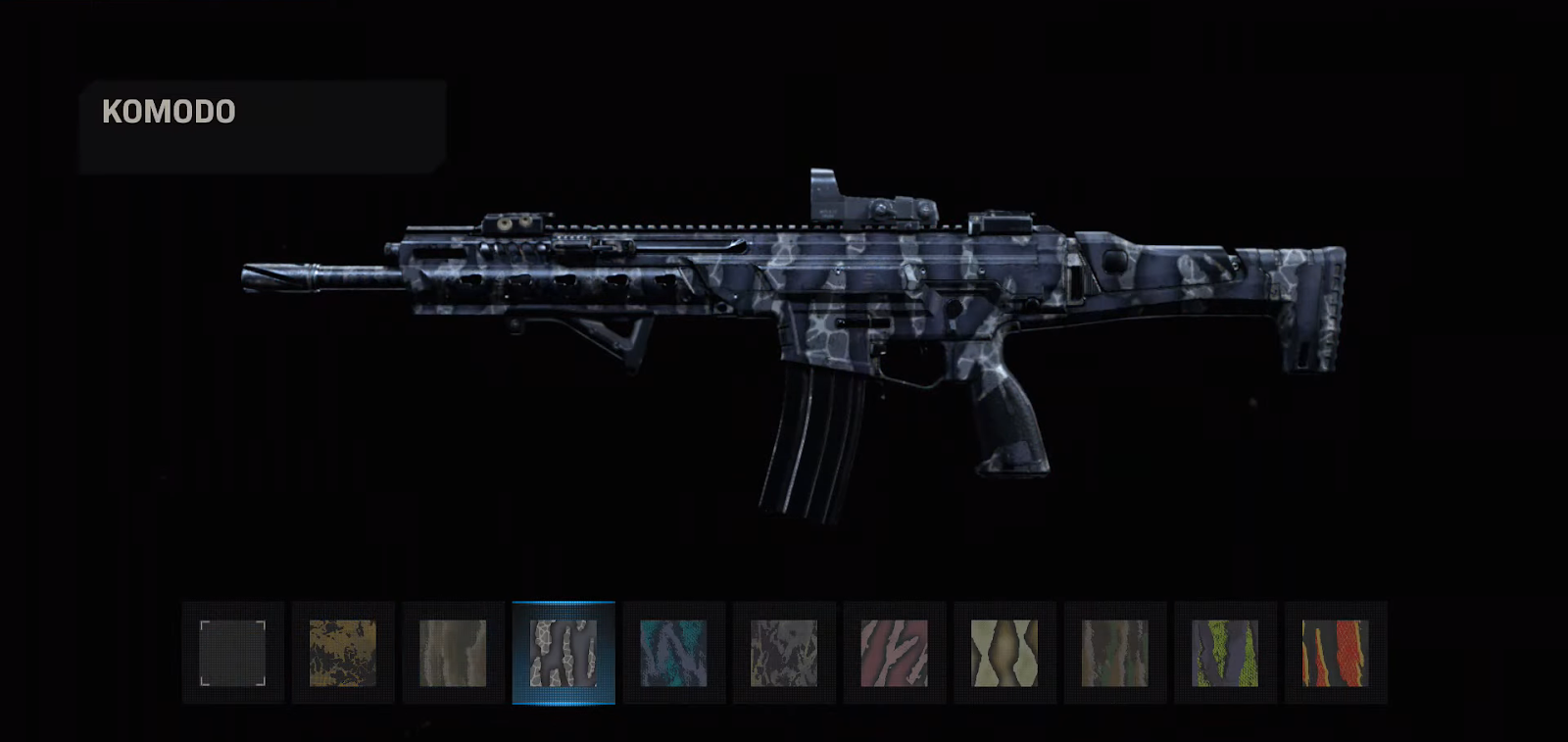Screen dimensions: 1568x742
Task: Choose the yellow and black splatter camo
Action: pyautogui.click(x=343, y=653)
